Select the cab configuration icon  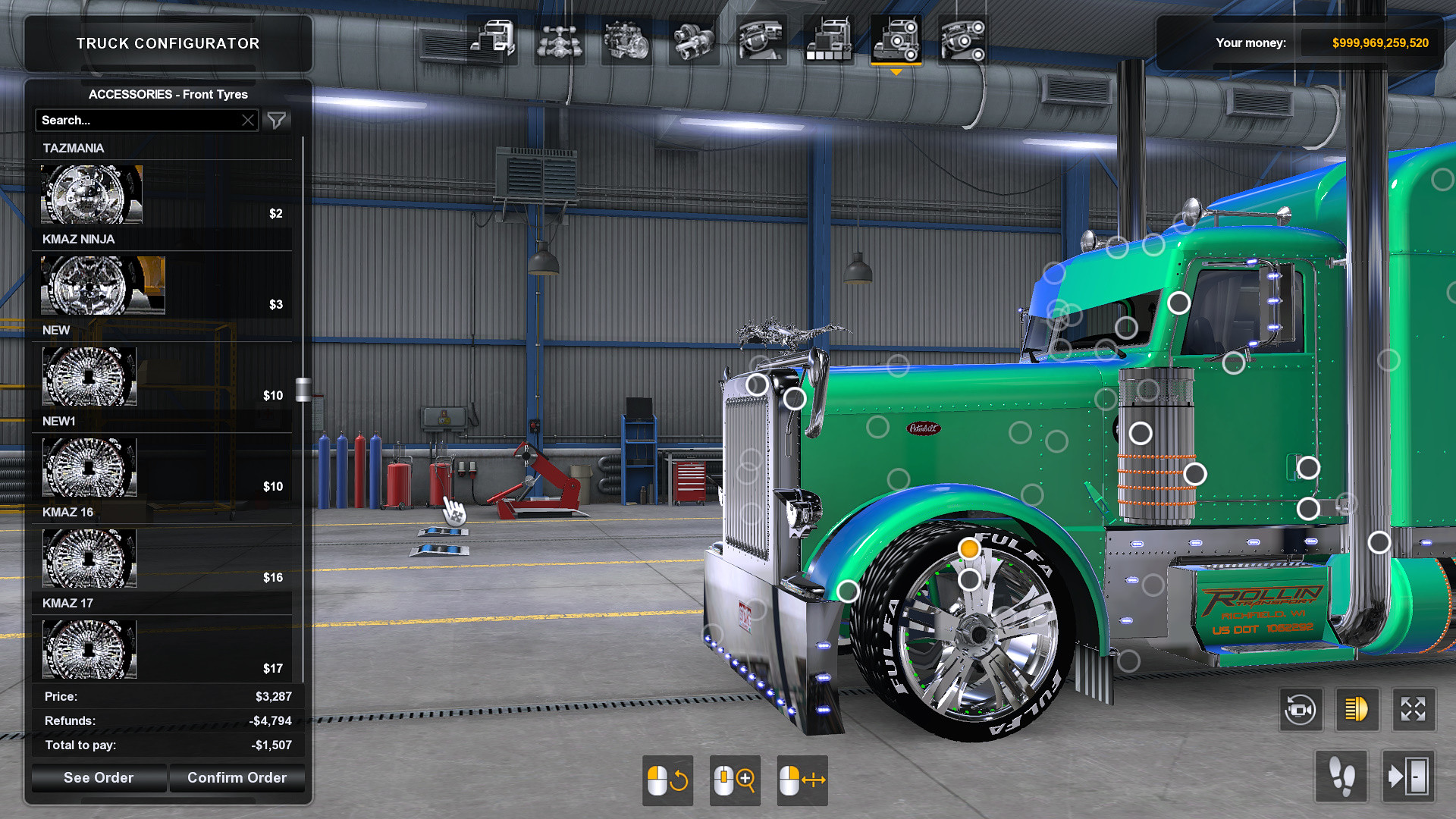(x=494, y=38)
